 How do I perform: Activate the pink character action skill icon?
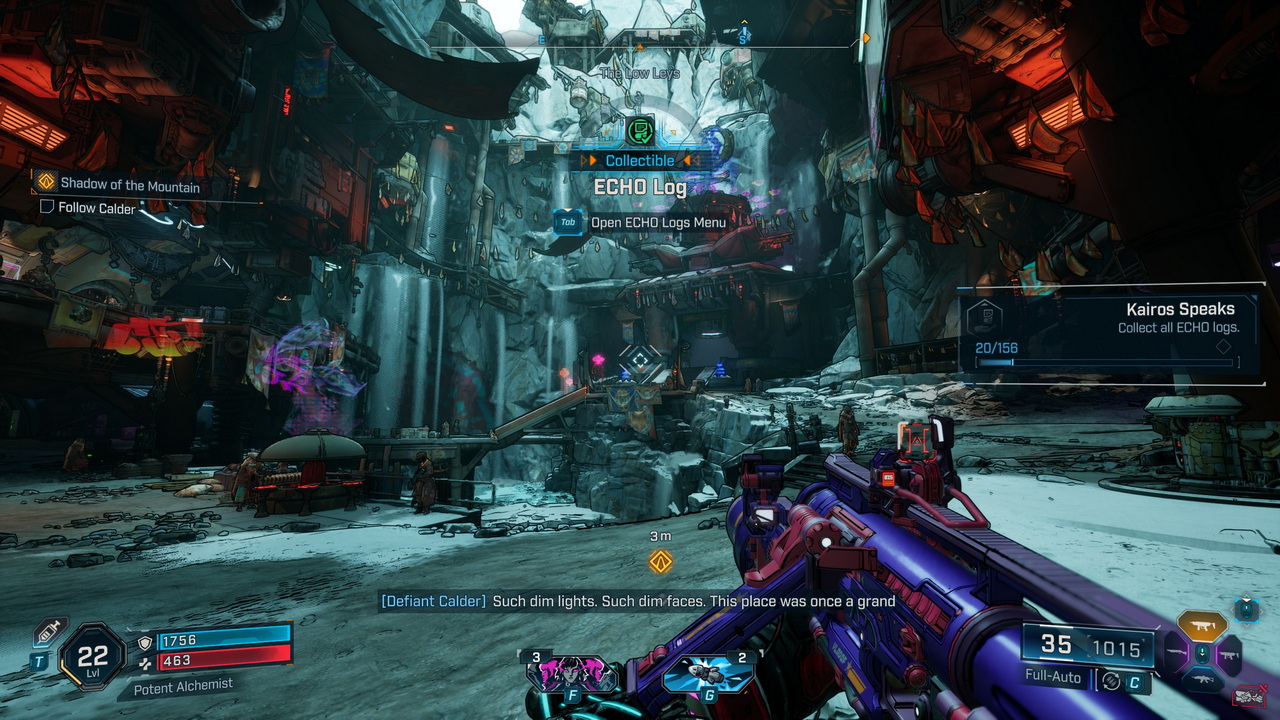pyautogui.click(x=571, y=673)
